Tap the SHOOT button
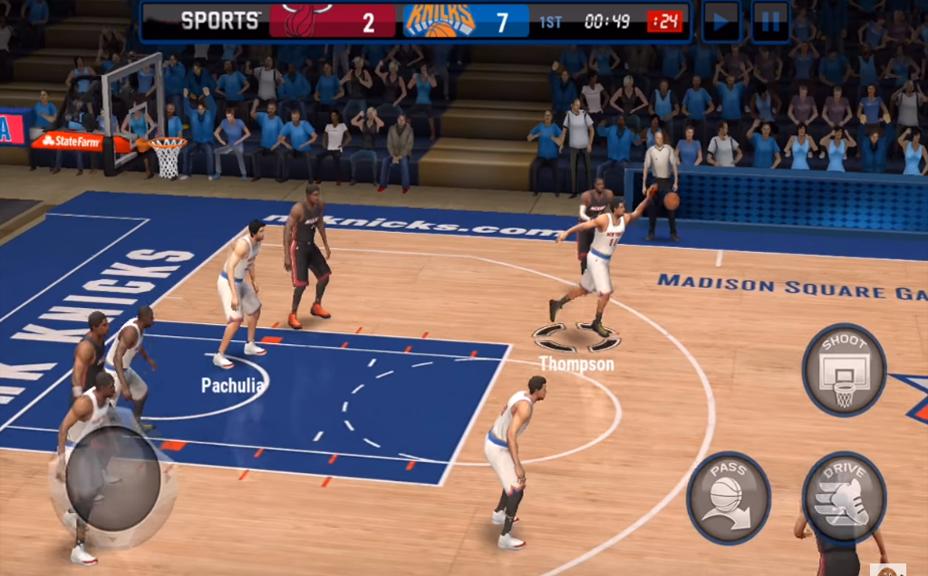 844,369
